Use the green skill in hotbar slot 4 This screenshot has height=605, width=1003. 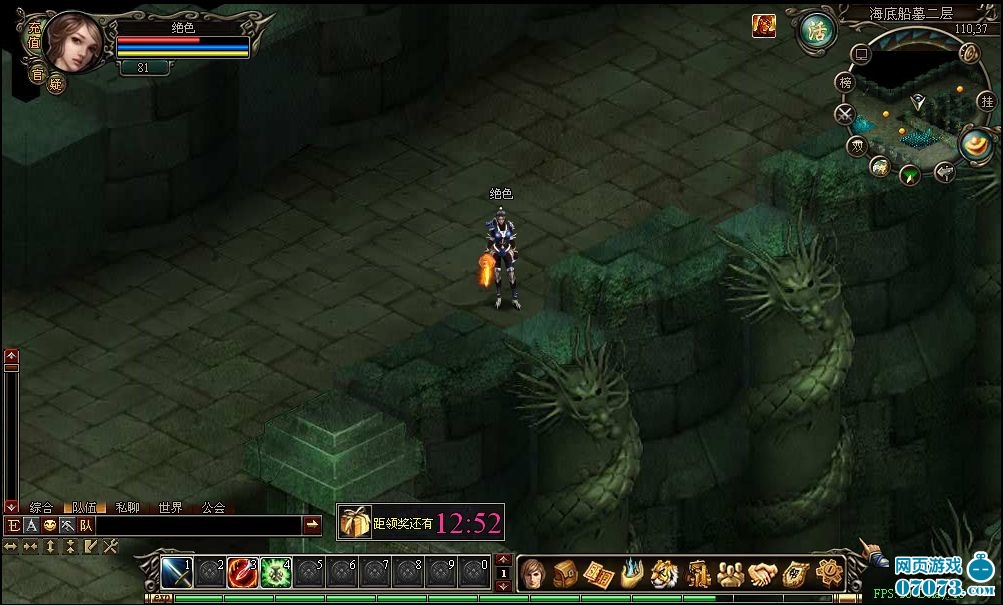click(276, 572)
